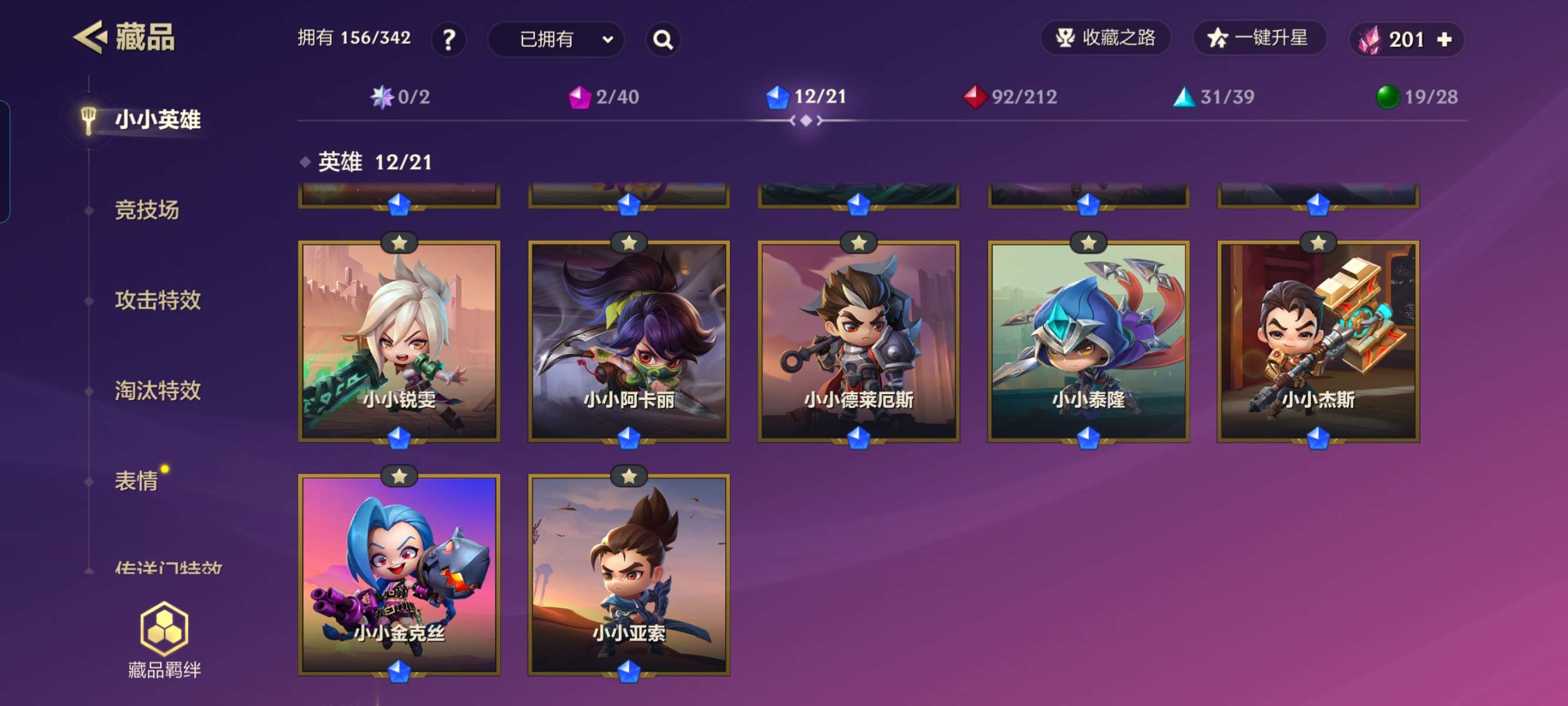
Task: Switch to the green orb 19/28 tab
Action: click(x=1417, y=96)
